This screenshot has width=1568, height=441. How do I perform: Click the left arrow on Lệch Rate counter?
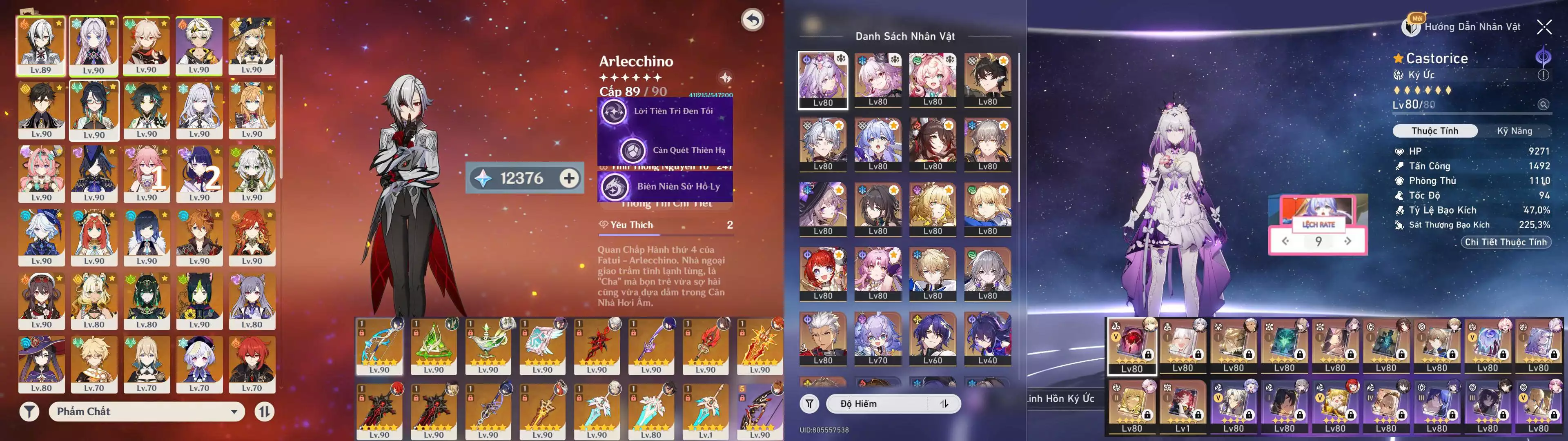pyautogui.click(x=1285, y=241)
